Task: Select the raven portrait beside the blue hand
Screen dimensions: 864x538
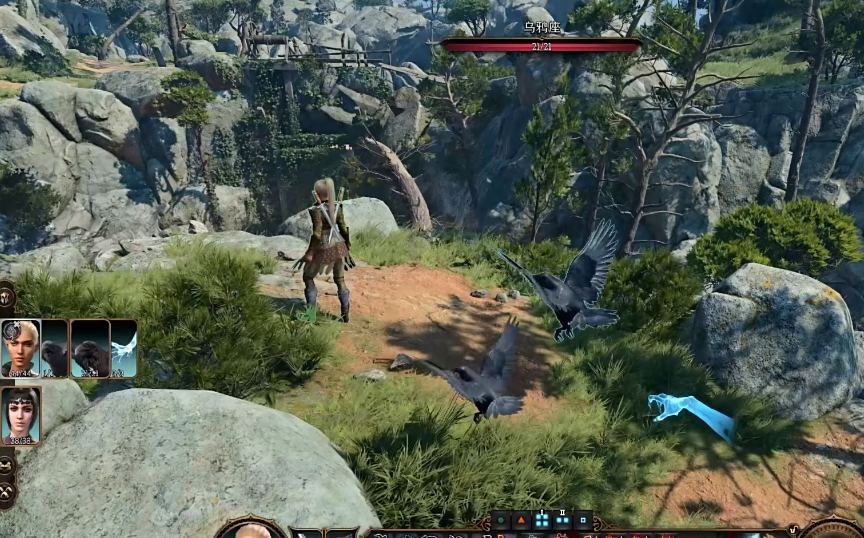Action: (x=90, y=348)
